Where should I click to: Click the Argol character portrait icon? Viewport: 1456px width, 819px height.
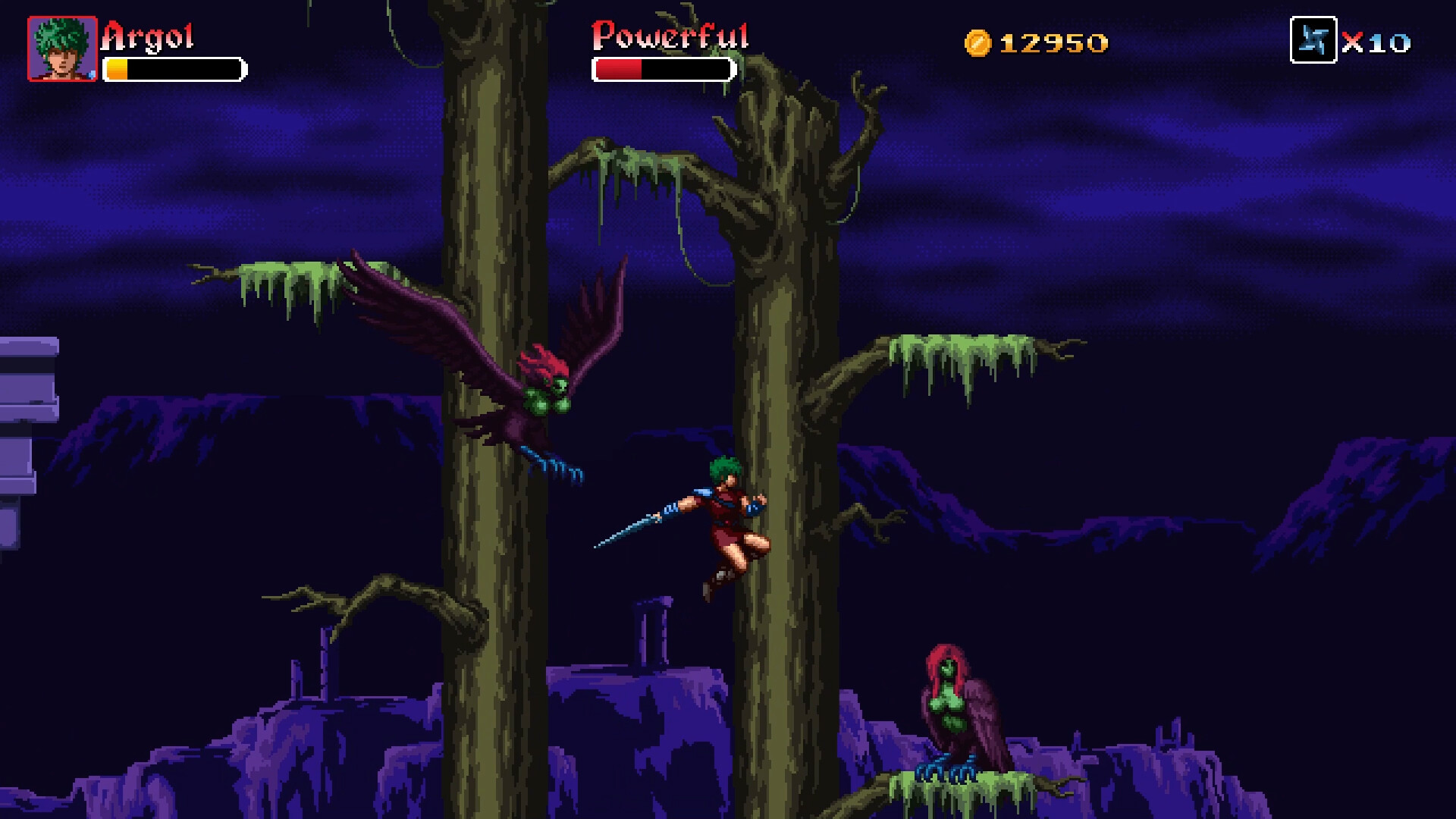(x=61, y=47)
